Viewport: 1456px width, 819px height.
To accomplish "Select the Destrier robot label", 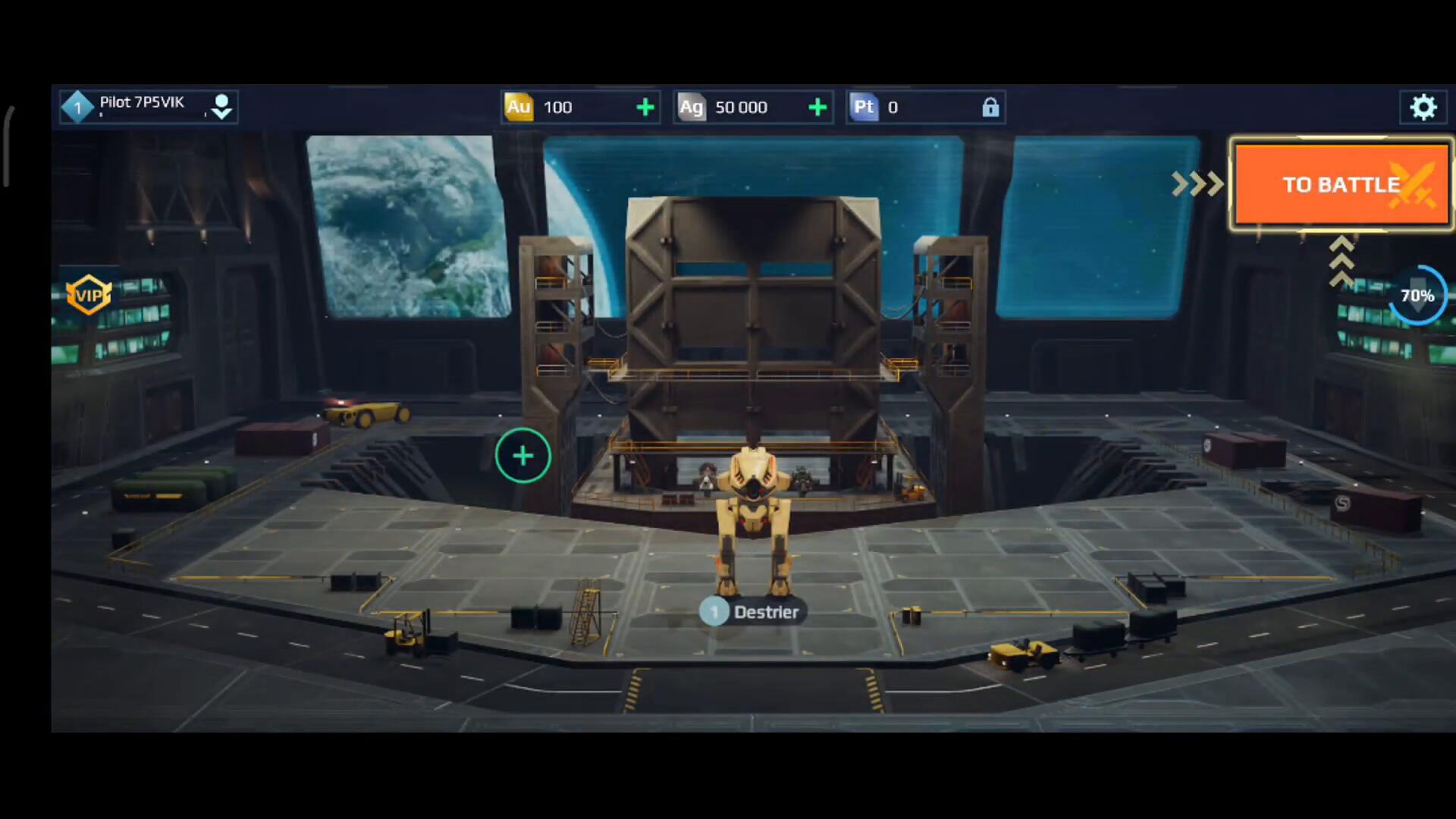I will pos(752,612).
